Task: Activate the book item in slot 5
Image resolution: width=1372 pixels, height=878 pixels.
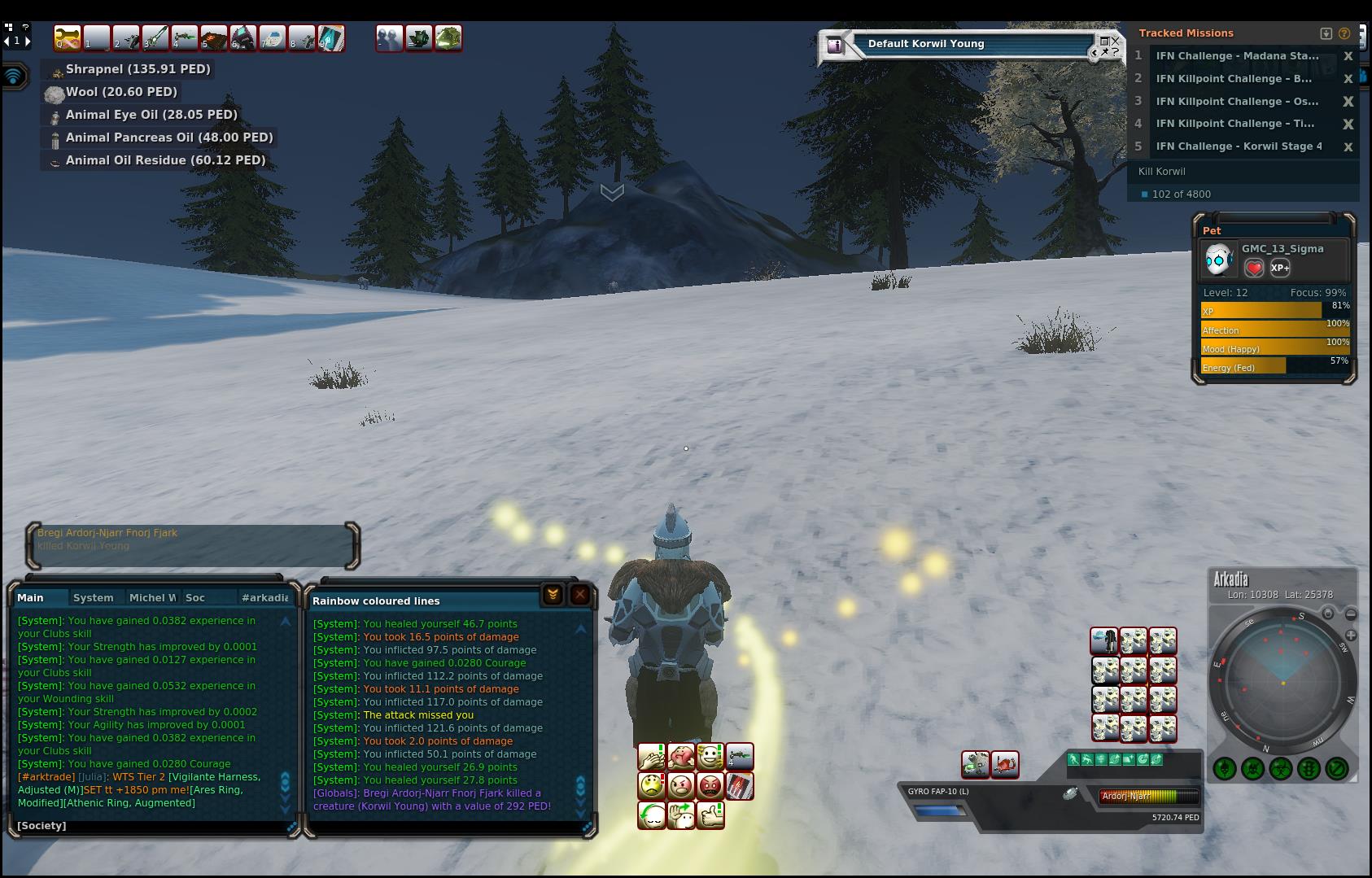Action: tap(214, 37)
